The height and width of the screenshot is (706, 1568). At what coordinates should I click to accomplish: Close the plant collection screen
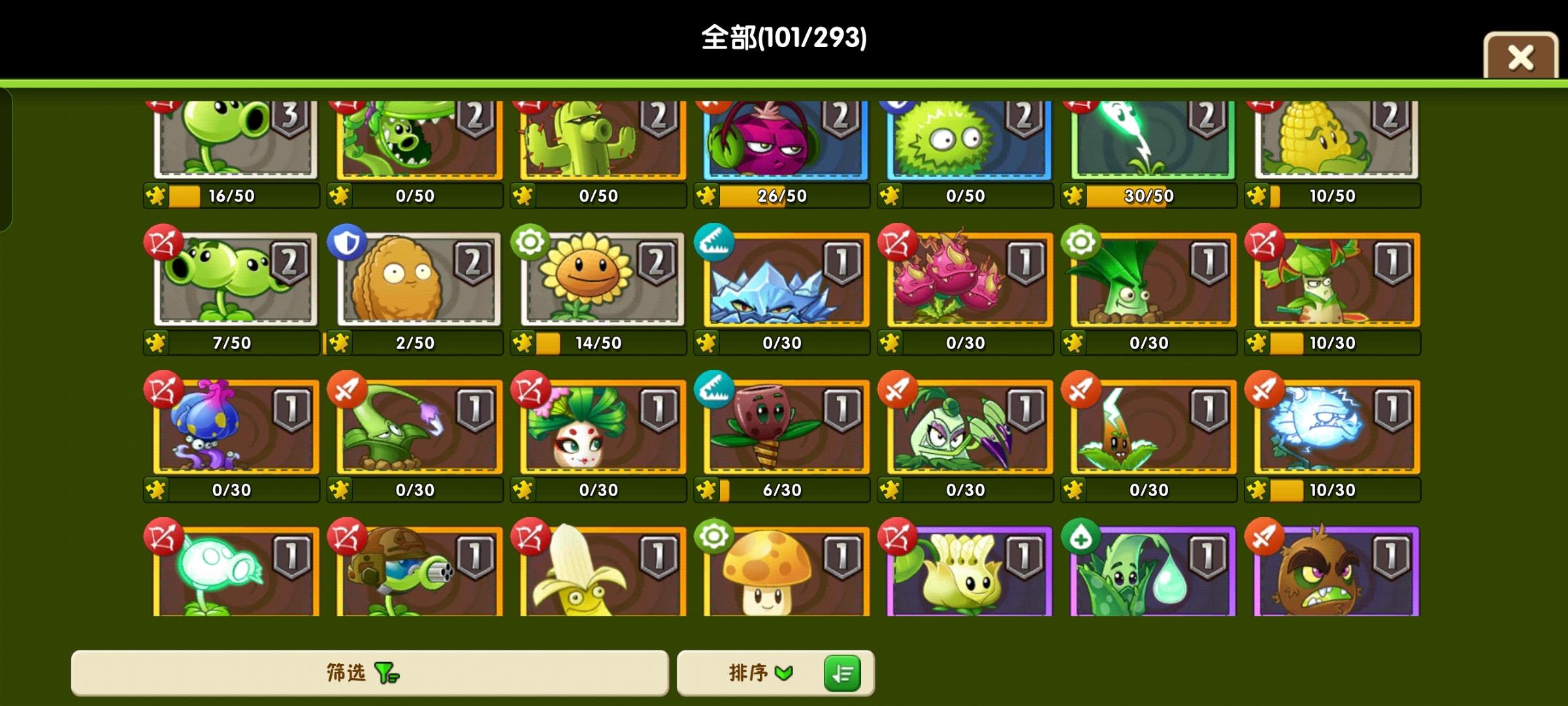click(1520, 58)
